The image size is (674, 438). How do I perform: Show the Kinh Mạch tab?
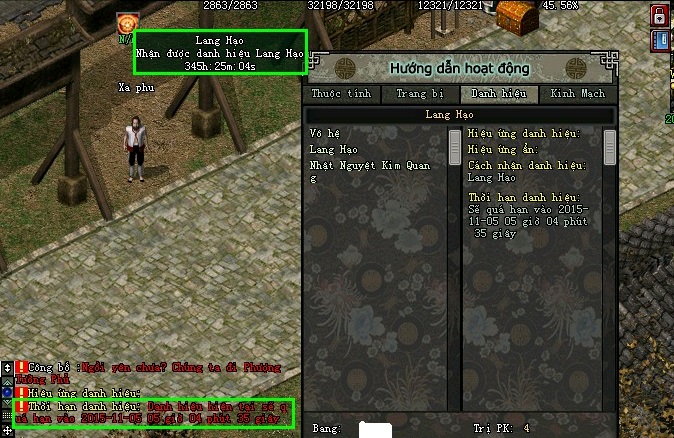tap(577, 94)
